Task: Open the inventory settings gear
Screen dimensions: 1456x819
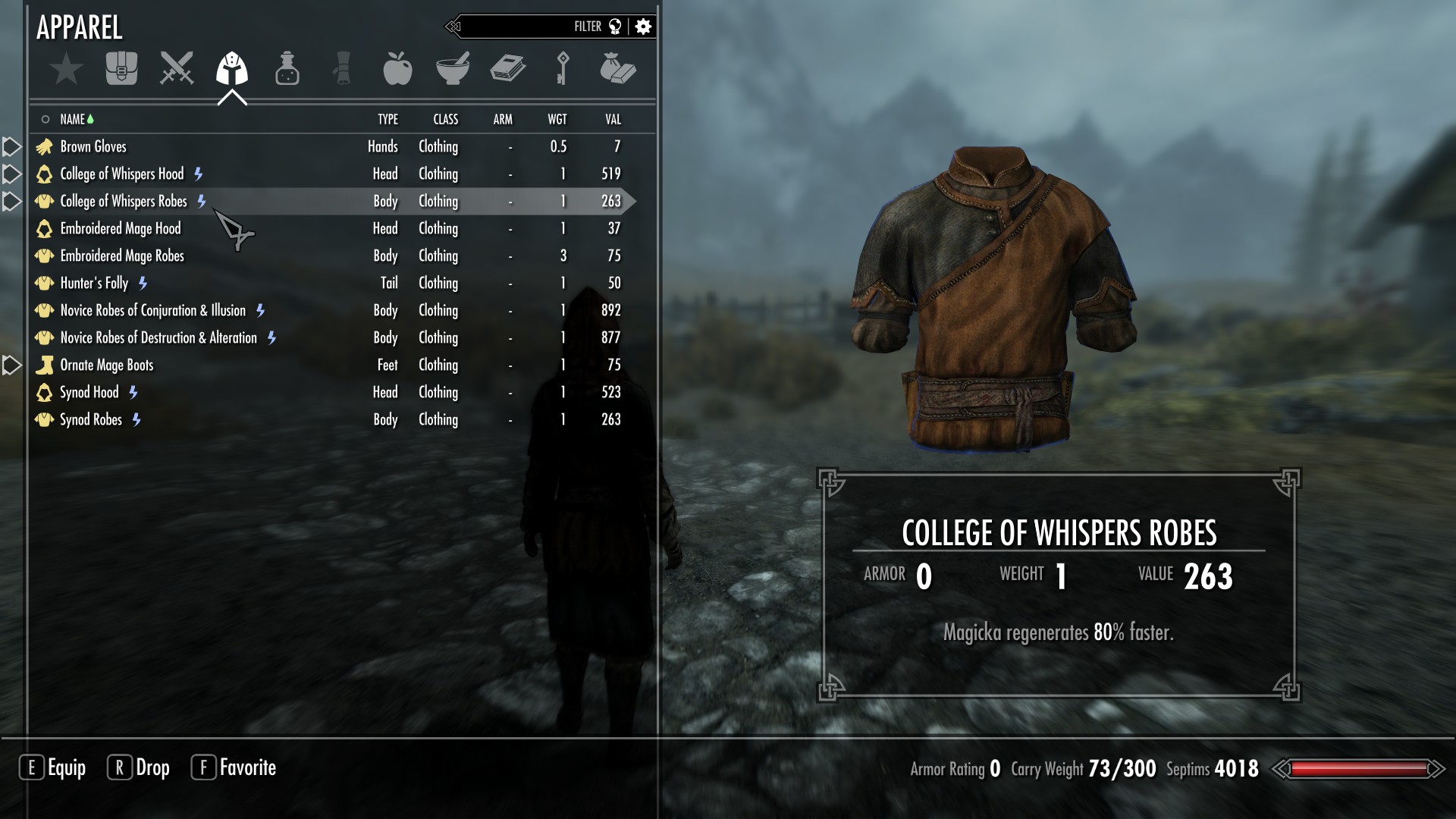Action: 643,27
